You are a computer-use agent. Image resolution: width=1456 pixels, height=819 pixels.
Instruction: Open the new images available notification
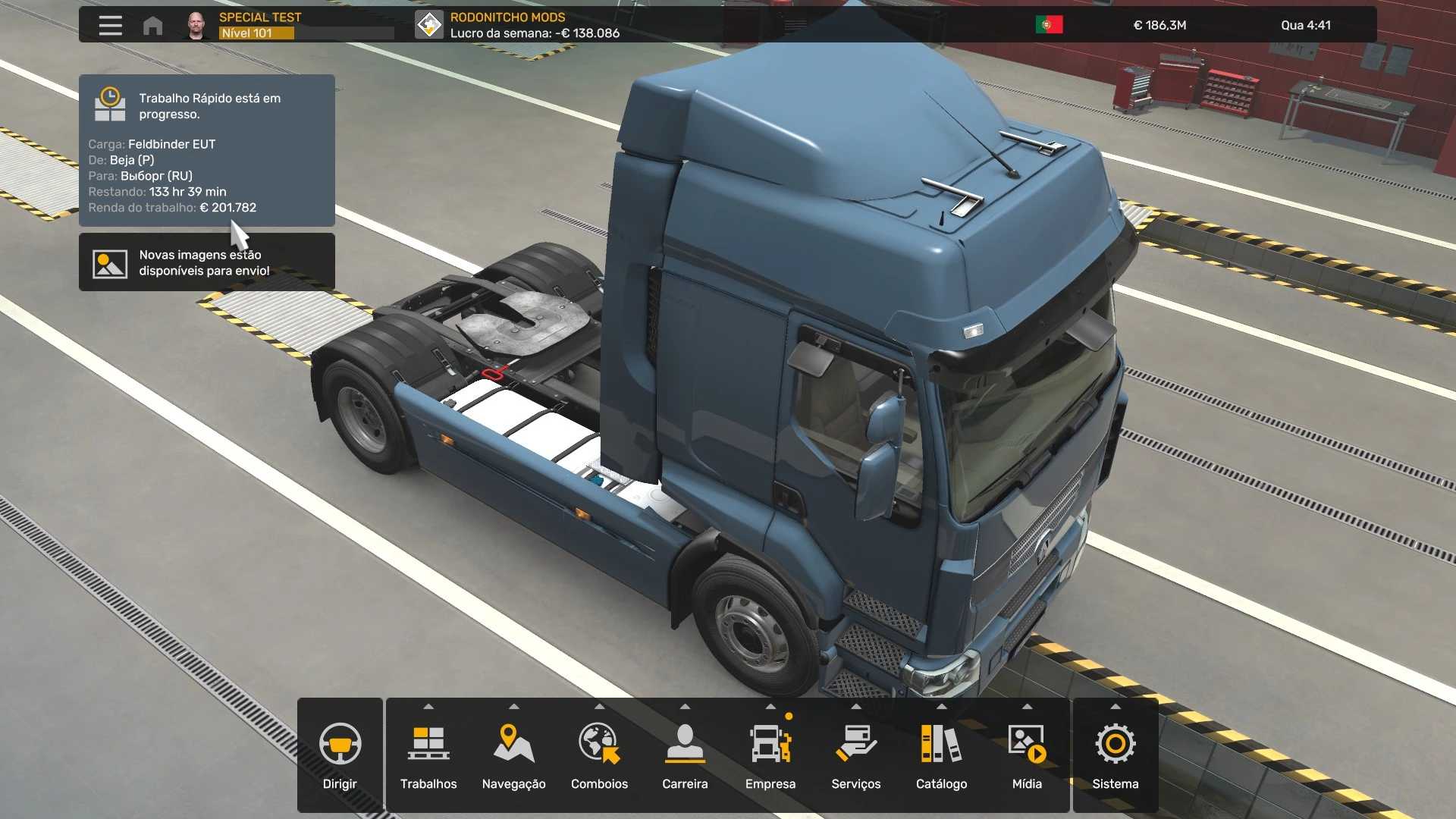coord(206,262)
